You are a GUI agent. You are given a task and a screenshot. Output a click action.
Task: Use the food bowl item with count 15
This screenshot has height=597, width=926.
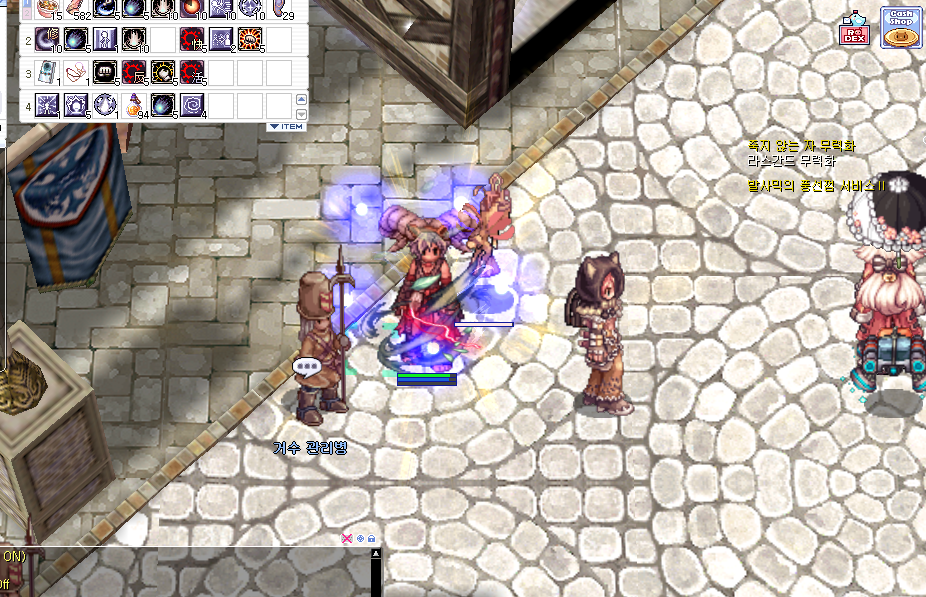(x=47, y=9)
